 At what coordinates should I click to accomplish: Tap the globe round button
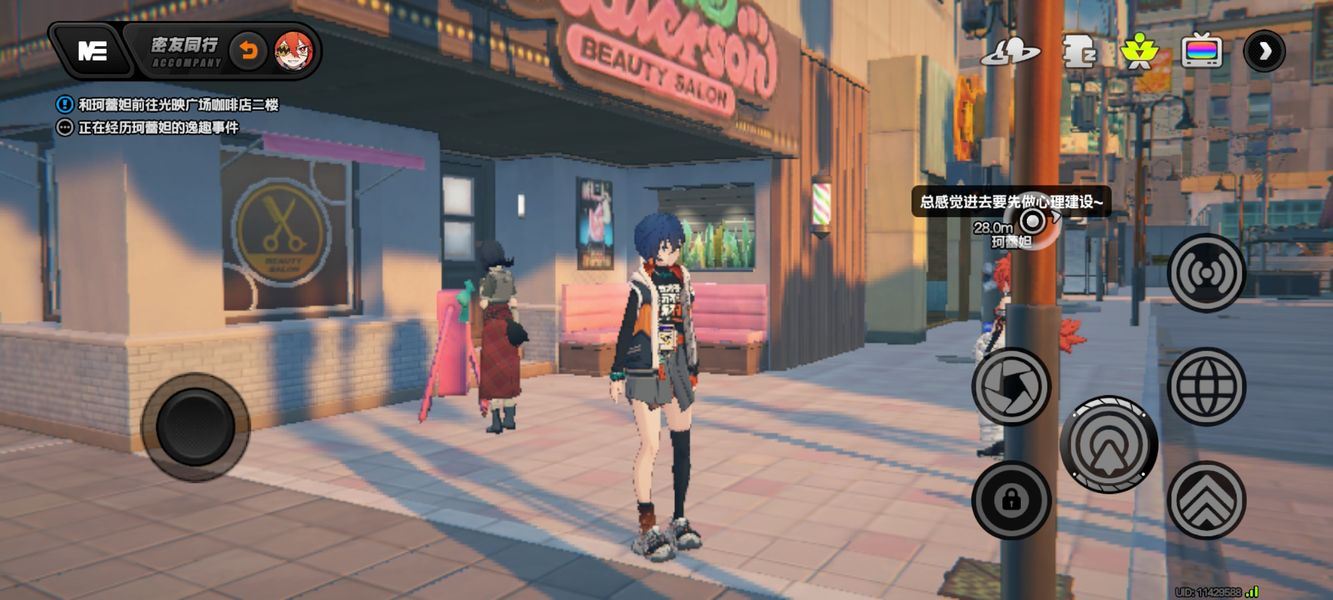point(1206,386)
